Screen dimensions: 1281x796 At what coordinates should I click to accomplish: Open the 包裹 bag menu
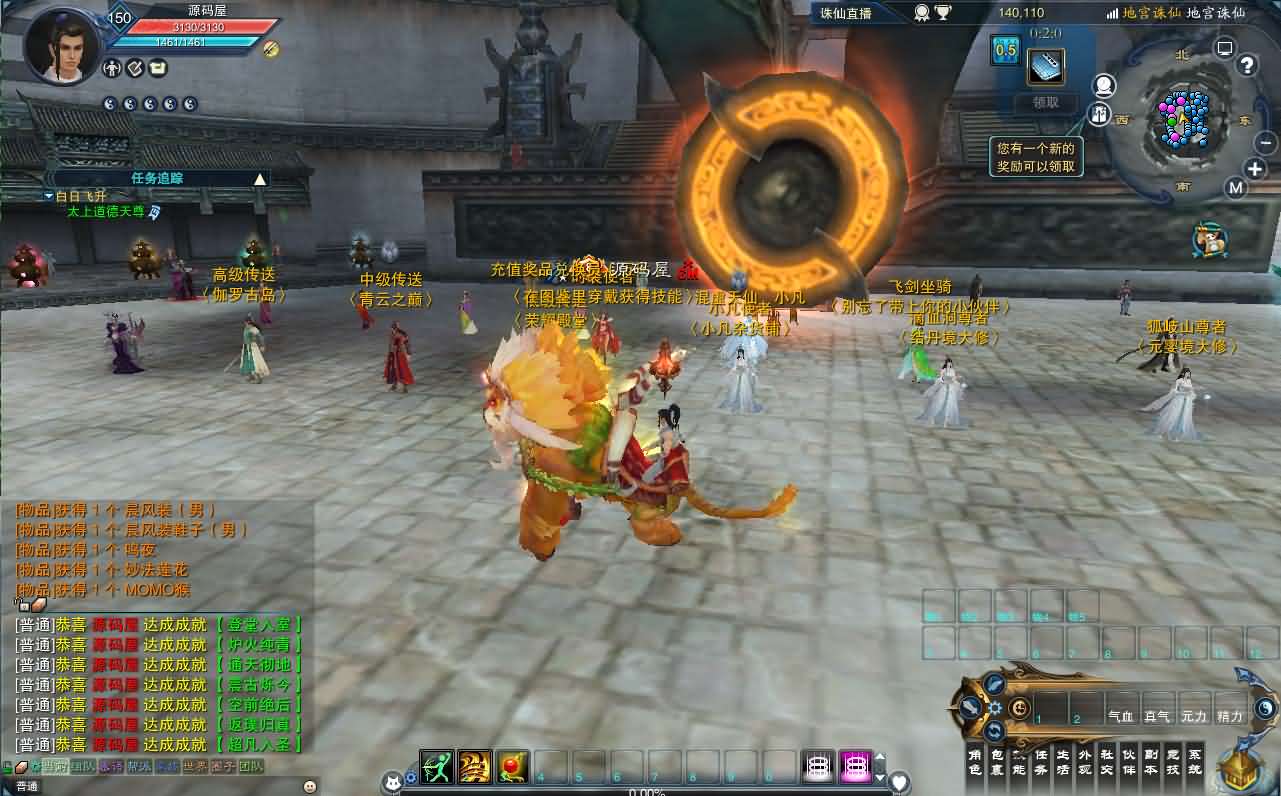tap(997, 761)
